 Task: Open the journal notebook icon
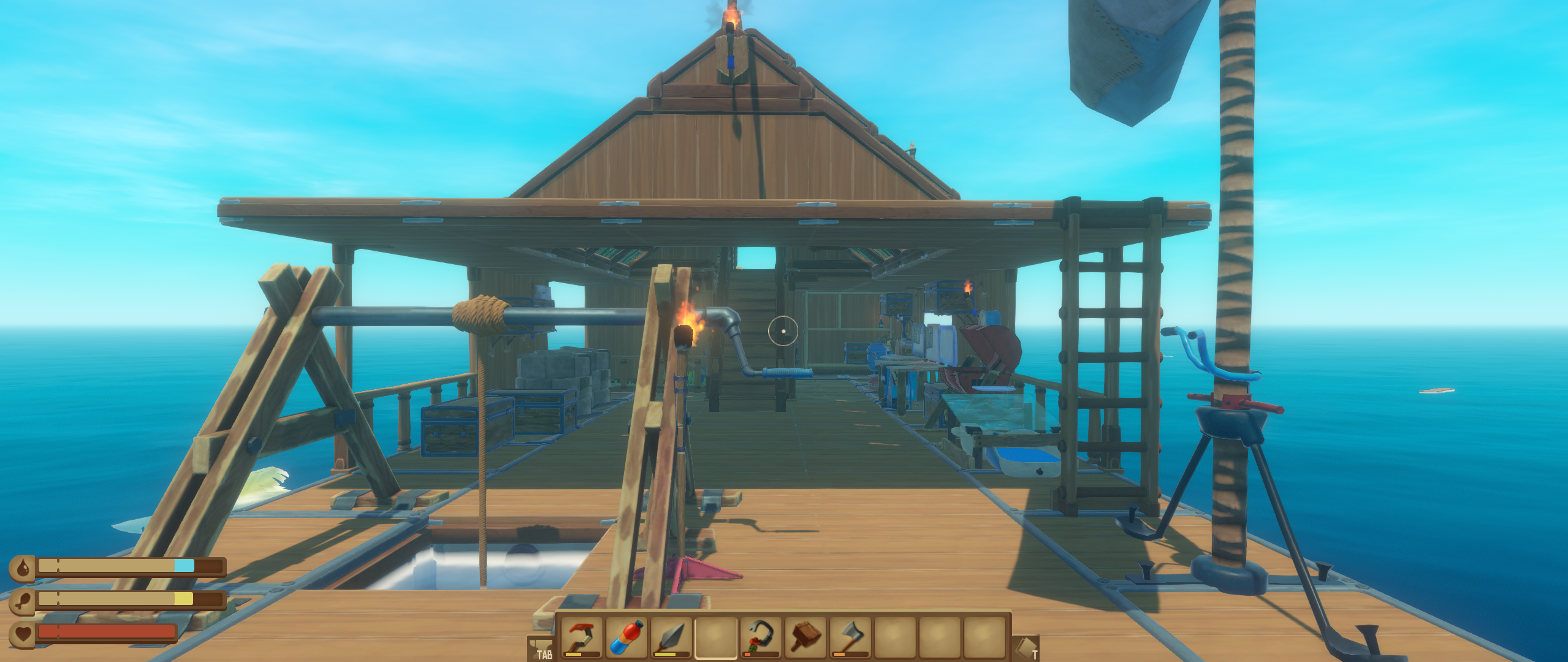click(x=1027, y=649)
